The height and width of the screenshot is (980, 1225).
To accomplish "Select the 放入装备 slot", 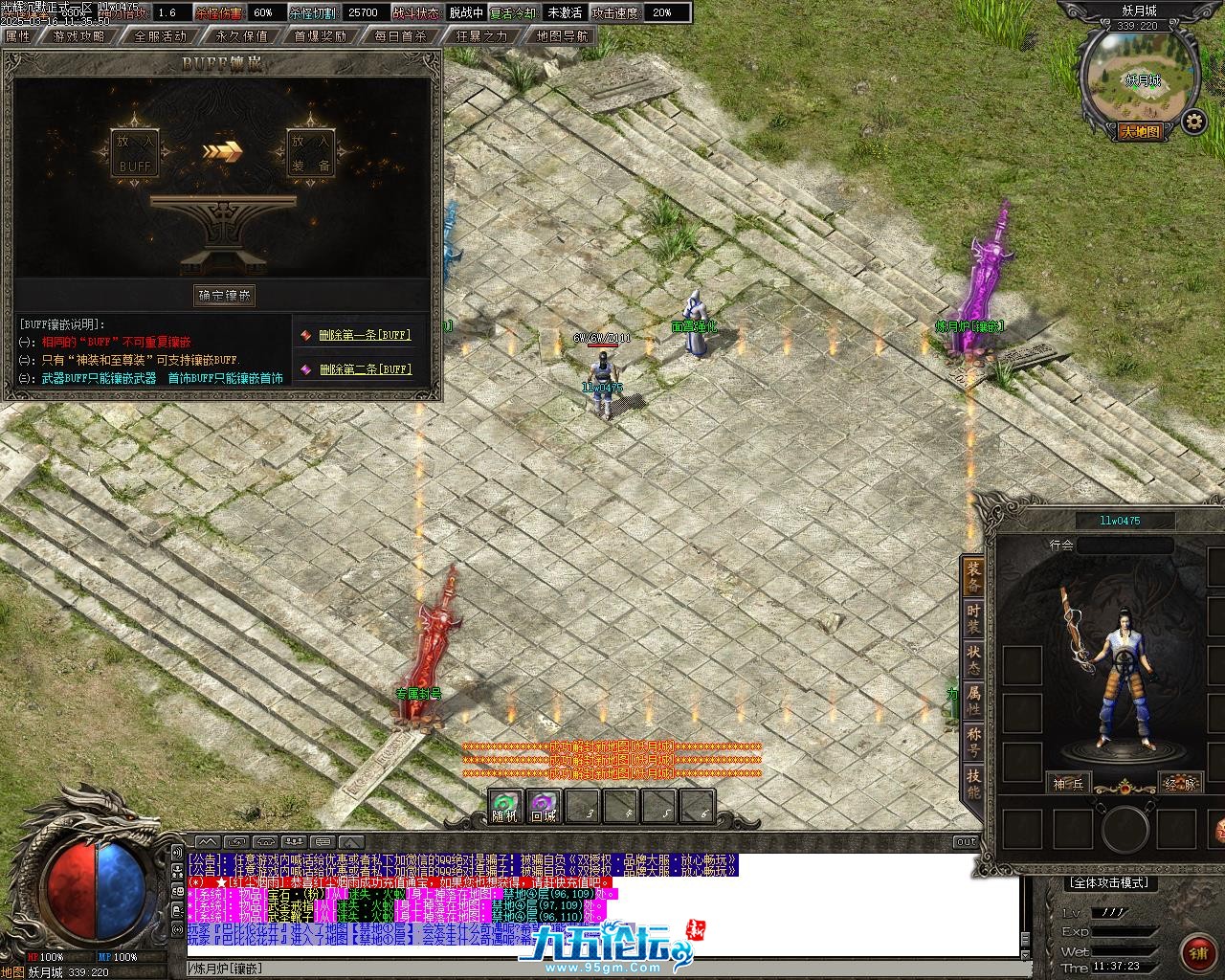I will (x=311, y=153).
